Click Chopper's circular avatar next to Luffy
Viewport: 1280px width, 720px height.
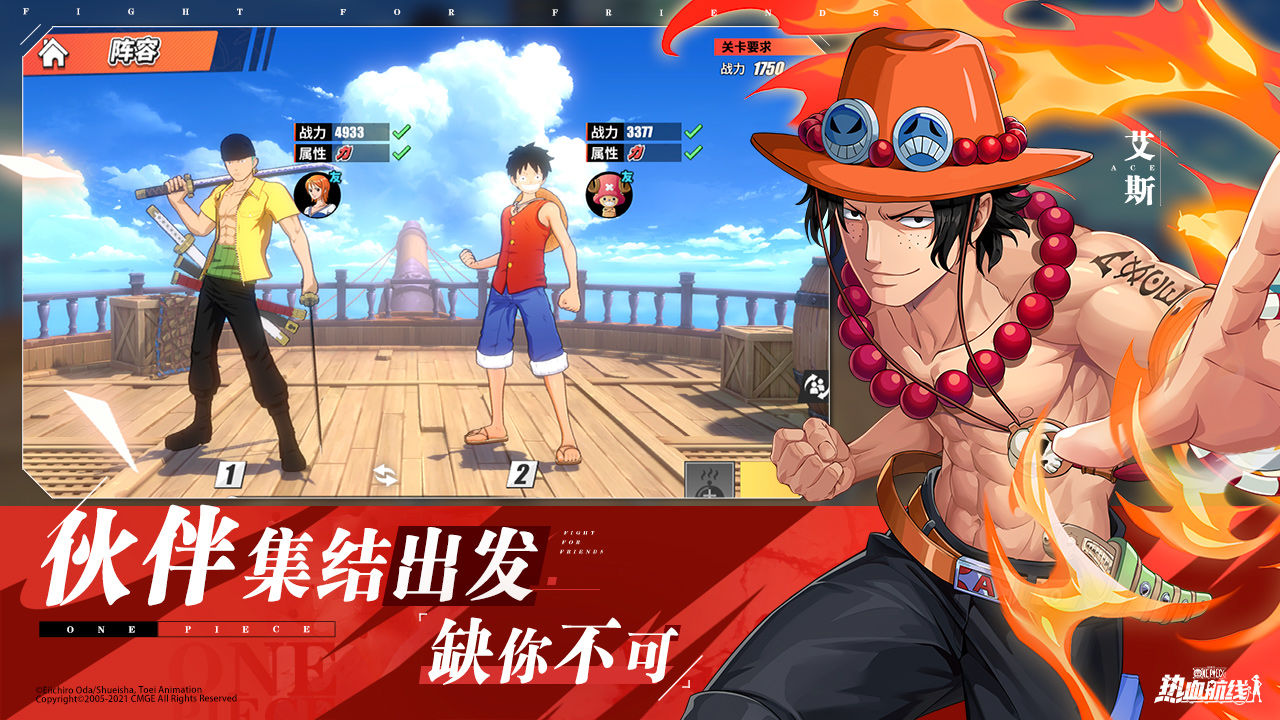pyautogui.click(x=607, y=194)
